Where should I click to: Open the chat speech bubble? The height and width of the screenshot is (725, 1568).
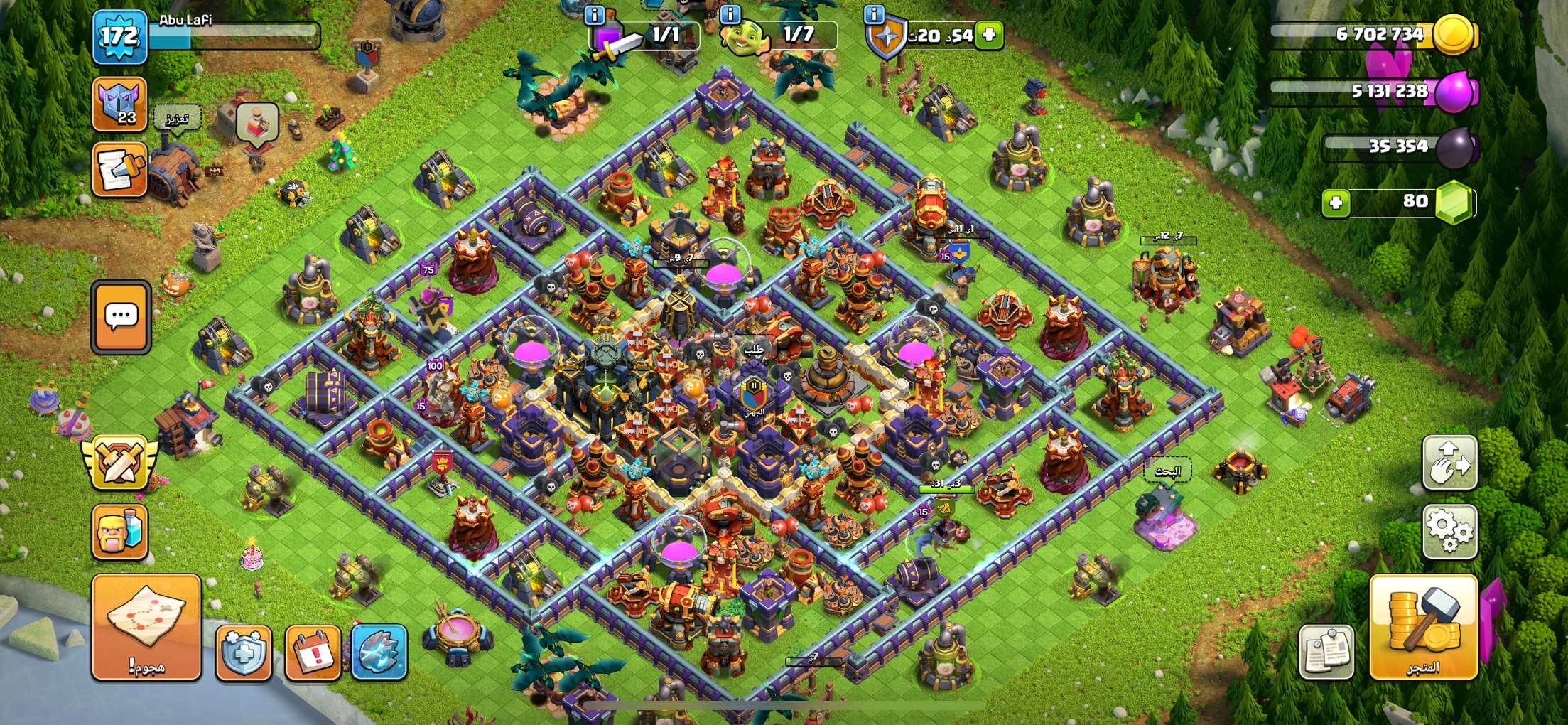coord(121,316)
